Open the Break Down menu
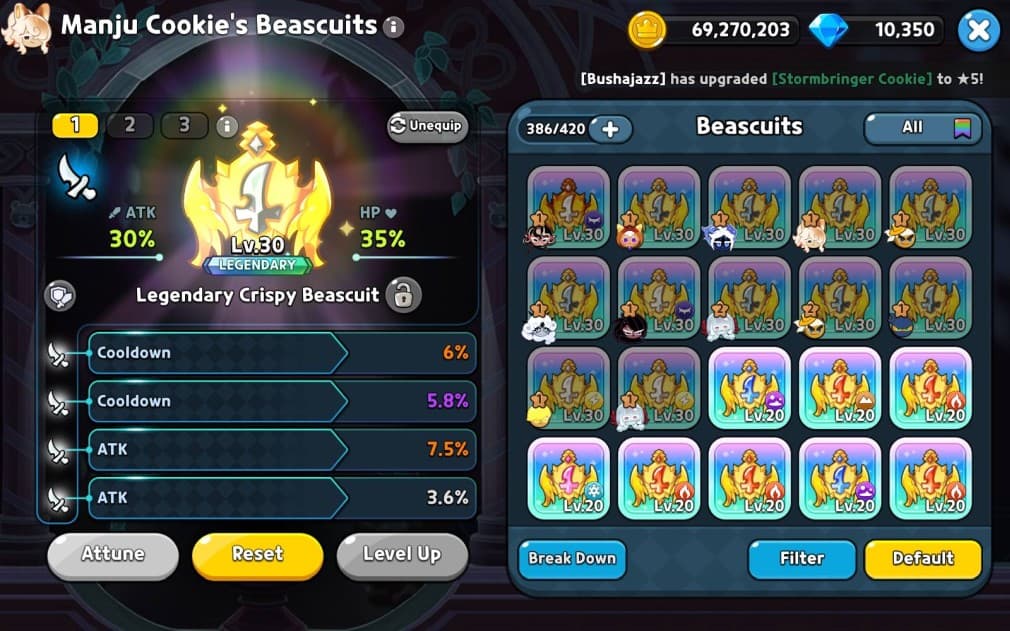 [x=572, y=559]
